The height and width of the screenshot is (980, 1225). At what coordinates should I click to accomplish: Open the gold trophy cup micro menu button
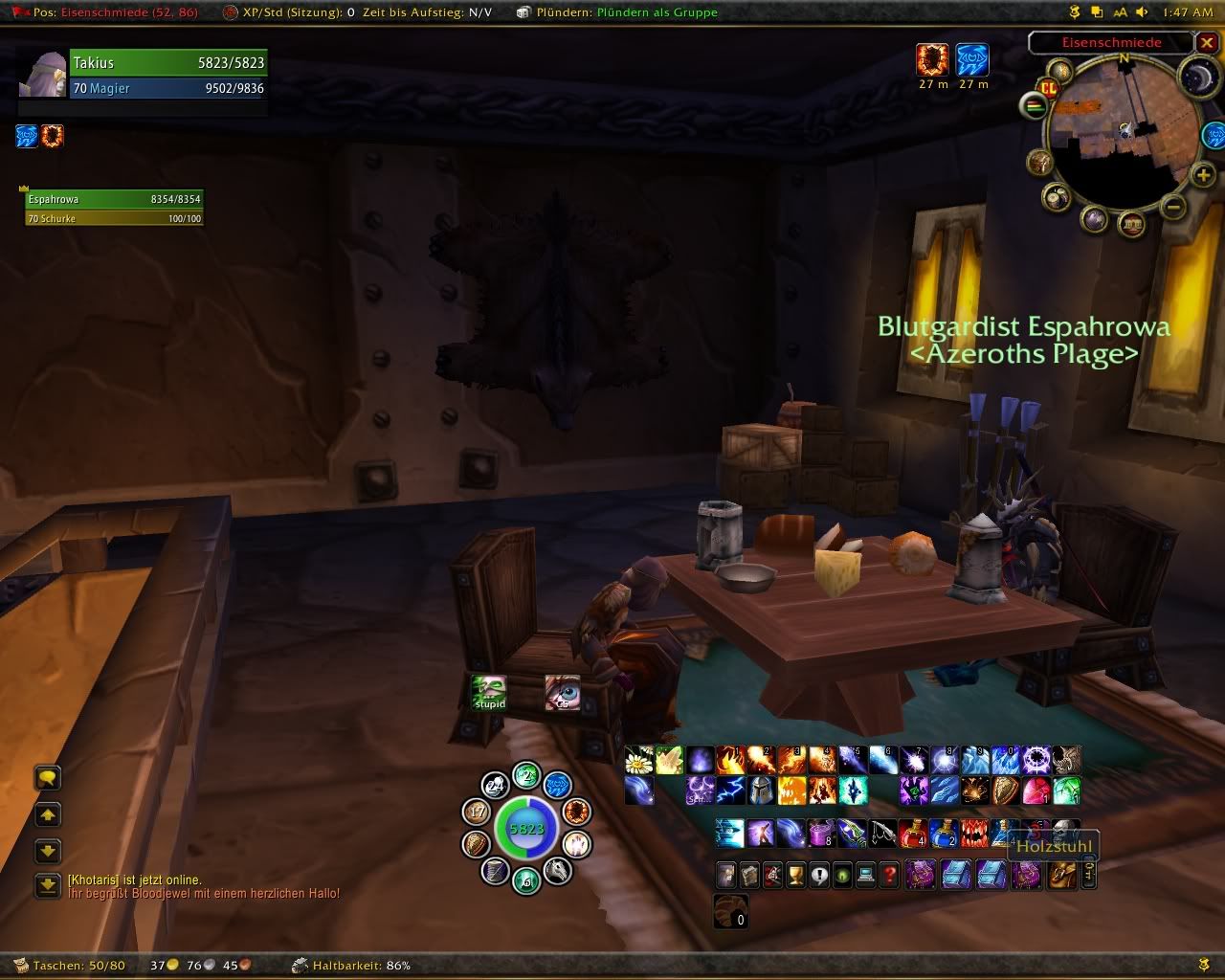pyautogui.click(x=796, y=875)
